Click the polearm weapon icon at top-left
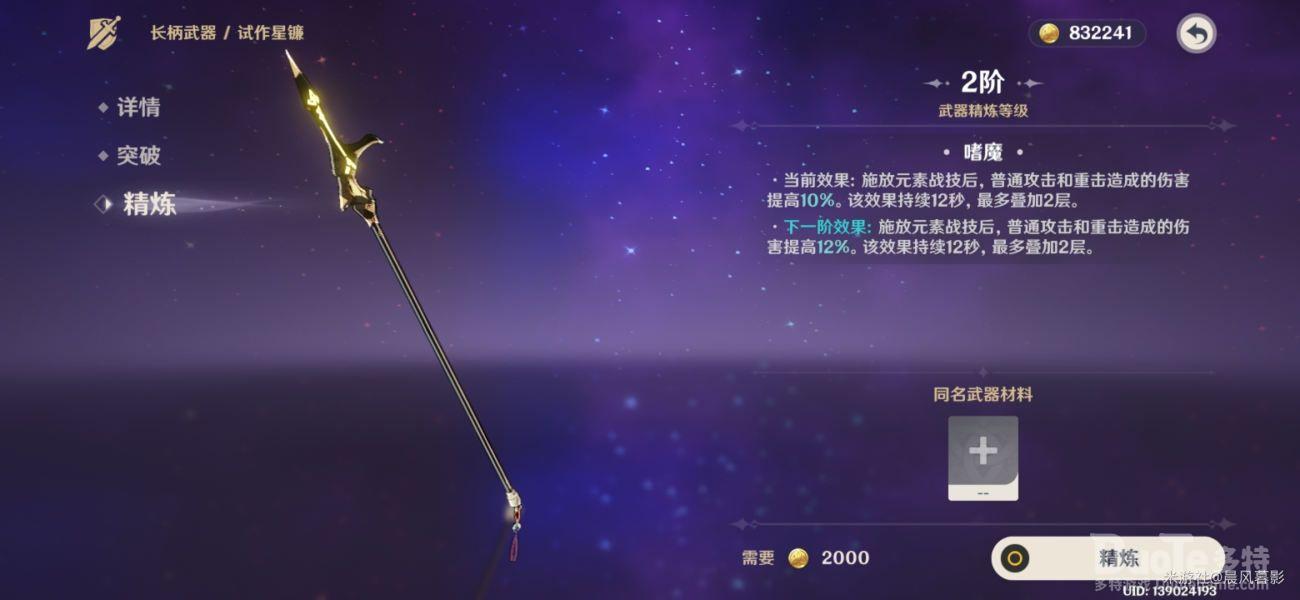Viewport: 1300px width, 600px height. pyautogui.click(x=104, y=33)
